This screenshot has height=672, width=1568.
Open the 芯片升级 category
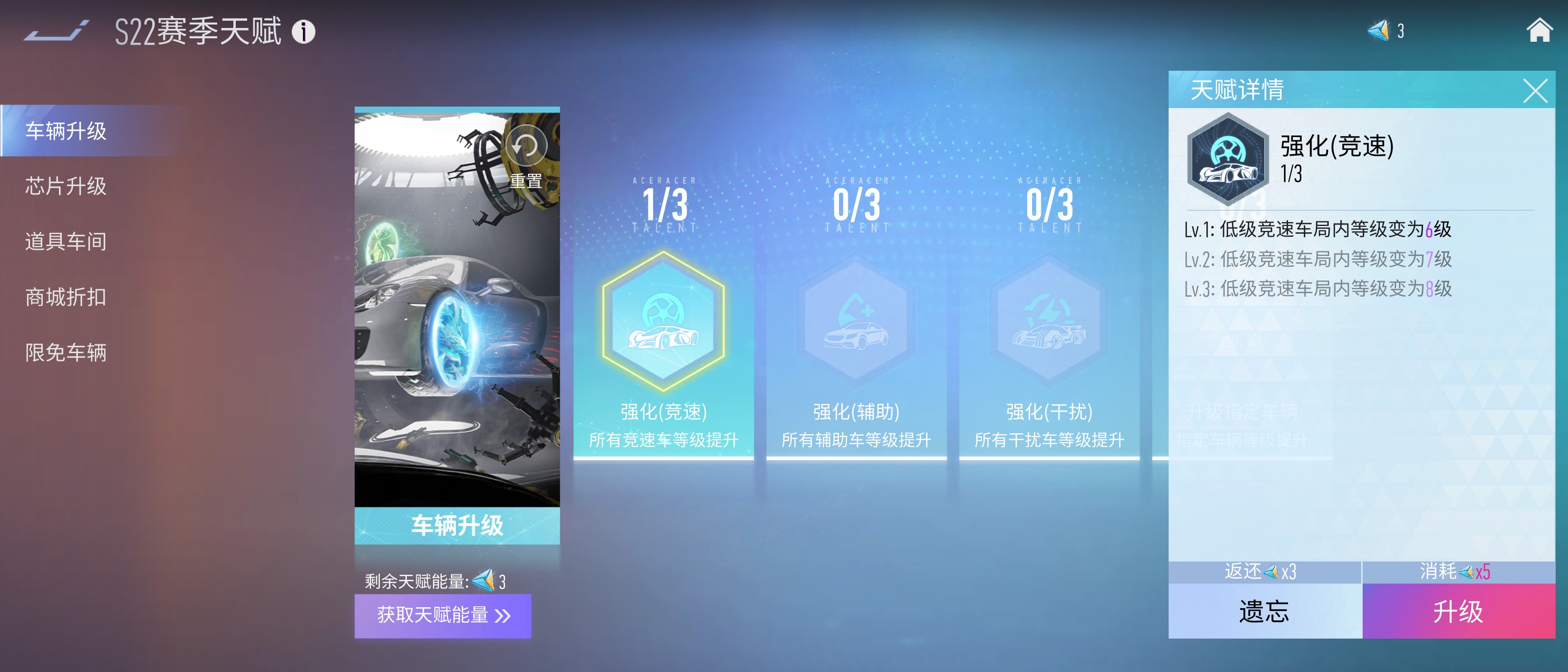[x=66, y=186]
